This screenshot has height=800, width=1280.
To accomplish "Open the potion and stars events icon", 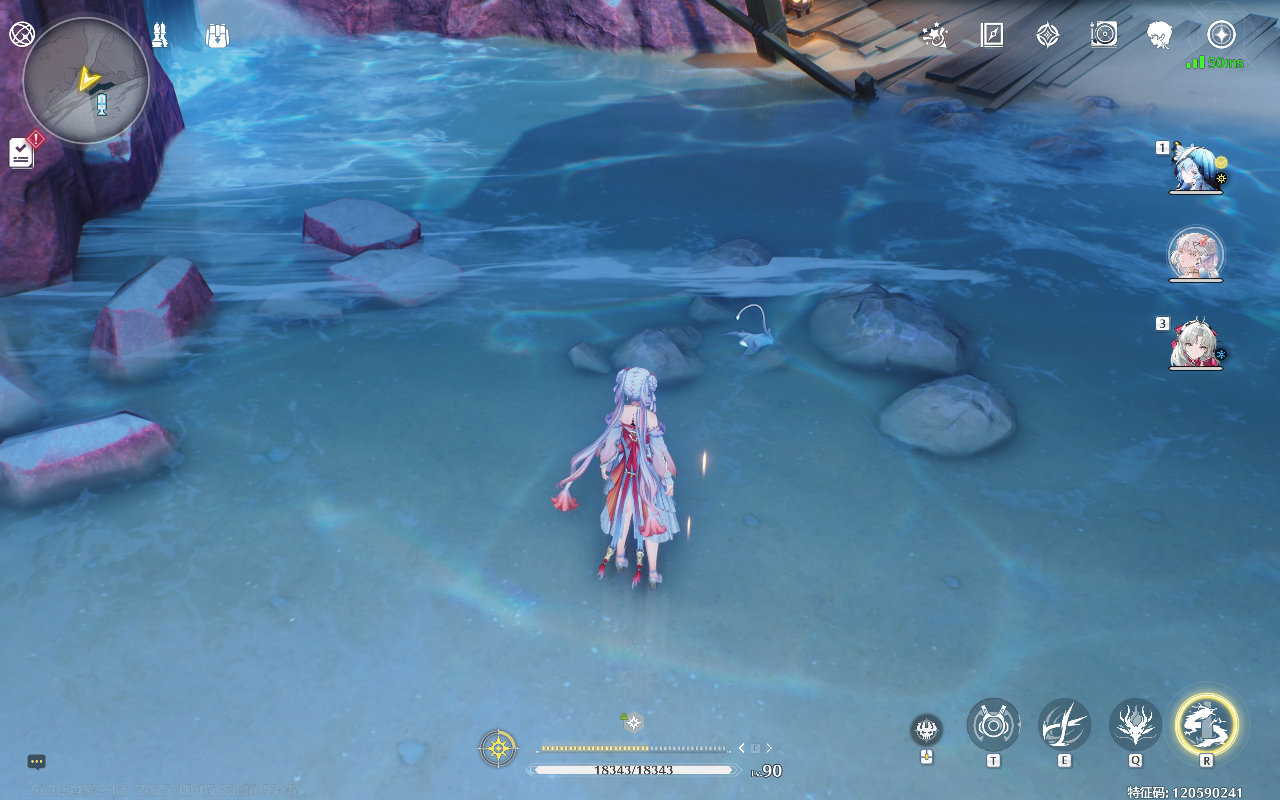I will pos(934,36).
